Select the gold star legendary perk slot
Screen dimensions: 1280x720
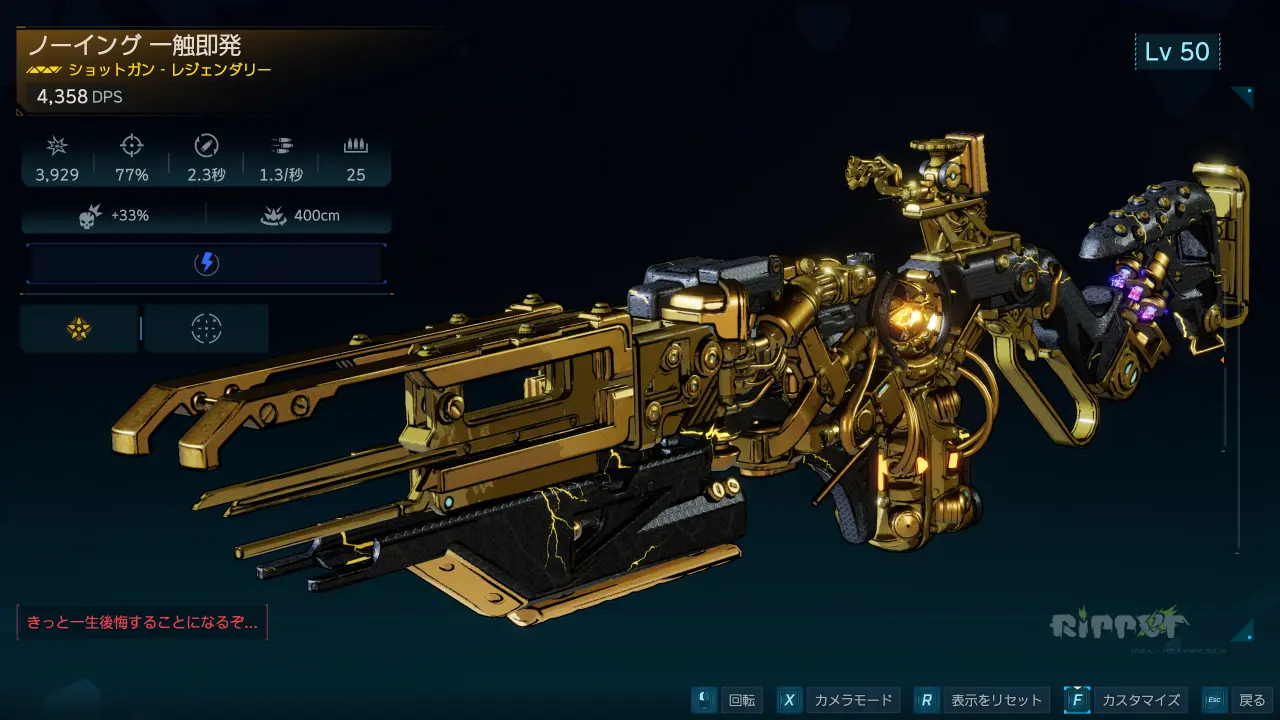79,329
